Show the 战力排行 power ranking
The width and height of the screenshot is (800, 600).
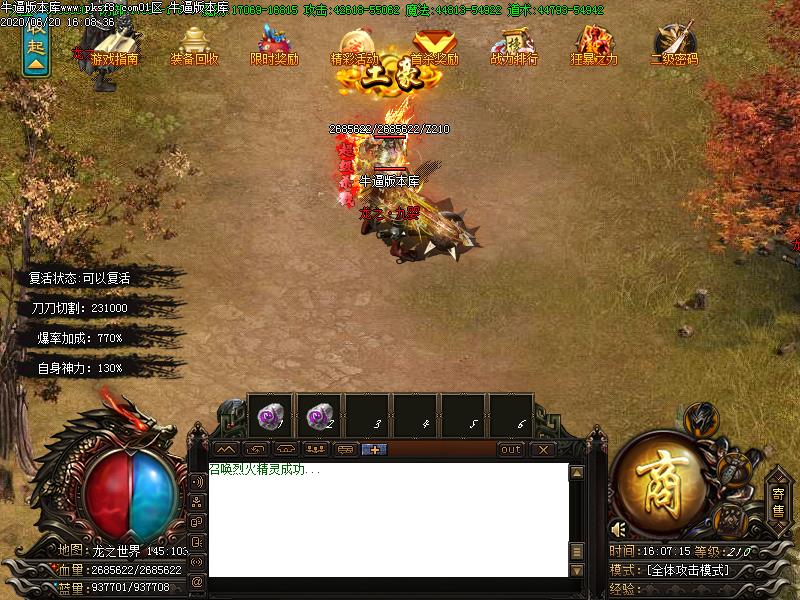[514, 45]
